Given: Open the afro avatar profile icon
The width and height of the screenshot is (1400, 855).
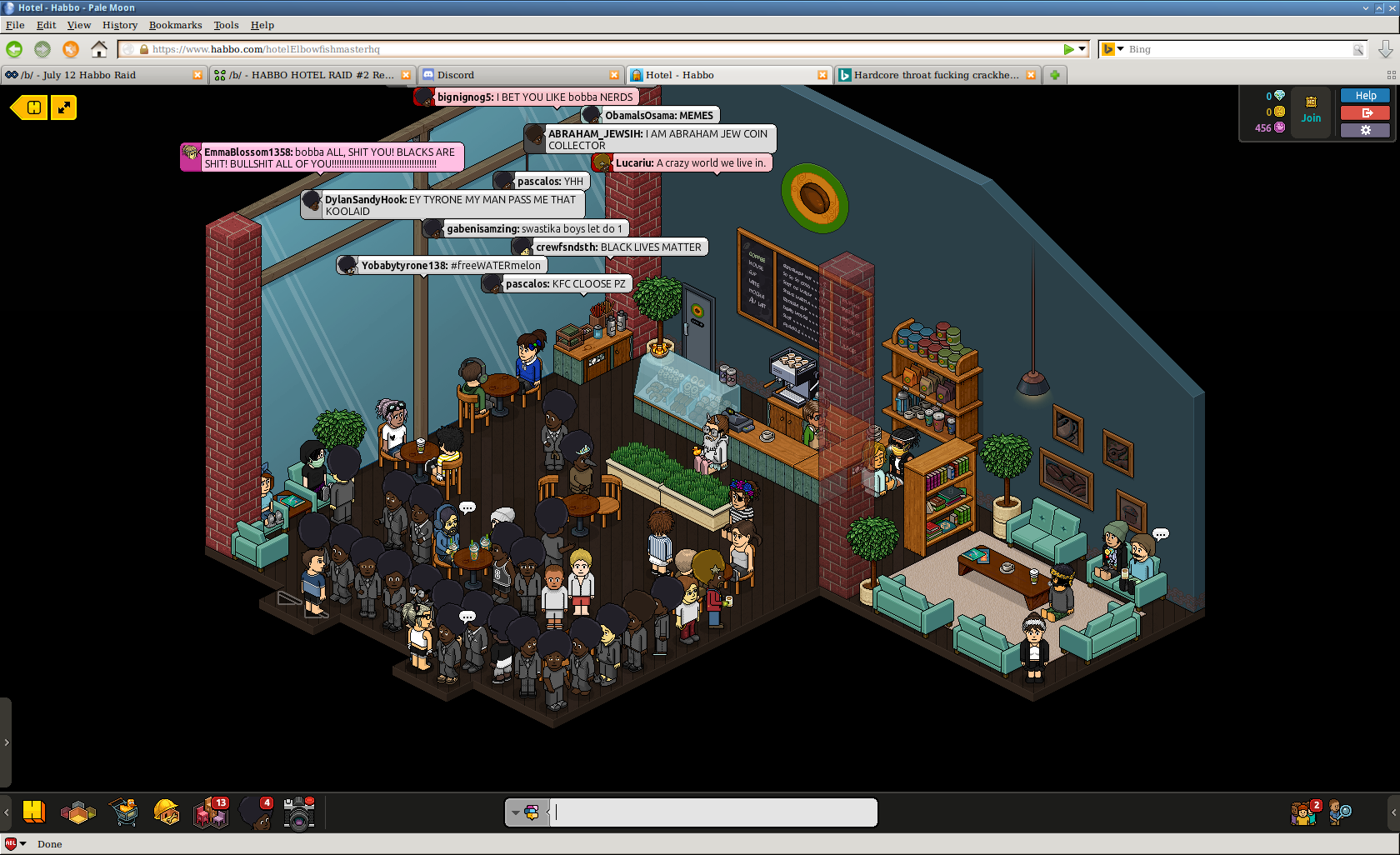Looking at the screenshot, I should pyautogui.click(x=256, y=812).
